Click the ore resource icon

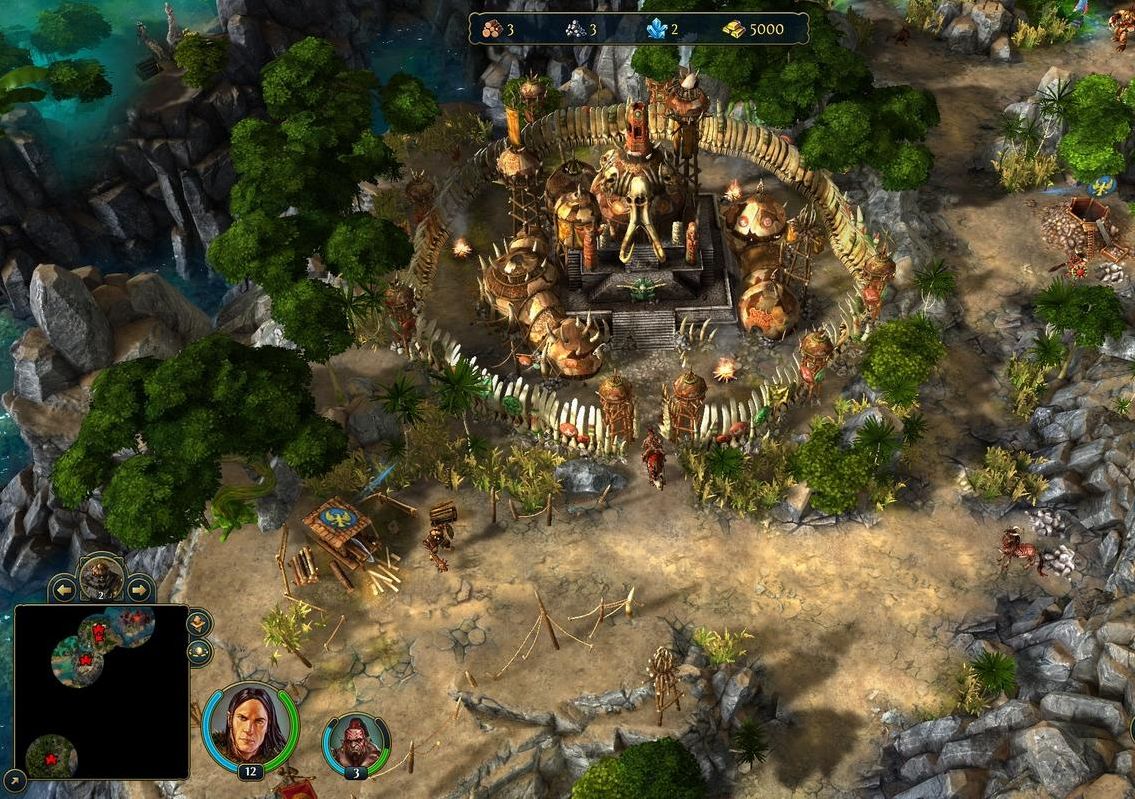click(575, 29)
